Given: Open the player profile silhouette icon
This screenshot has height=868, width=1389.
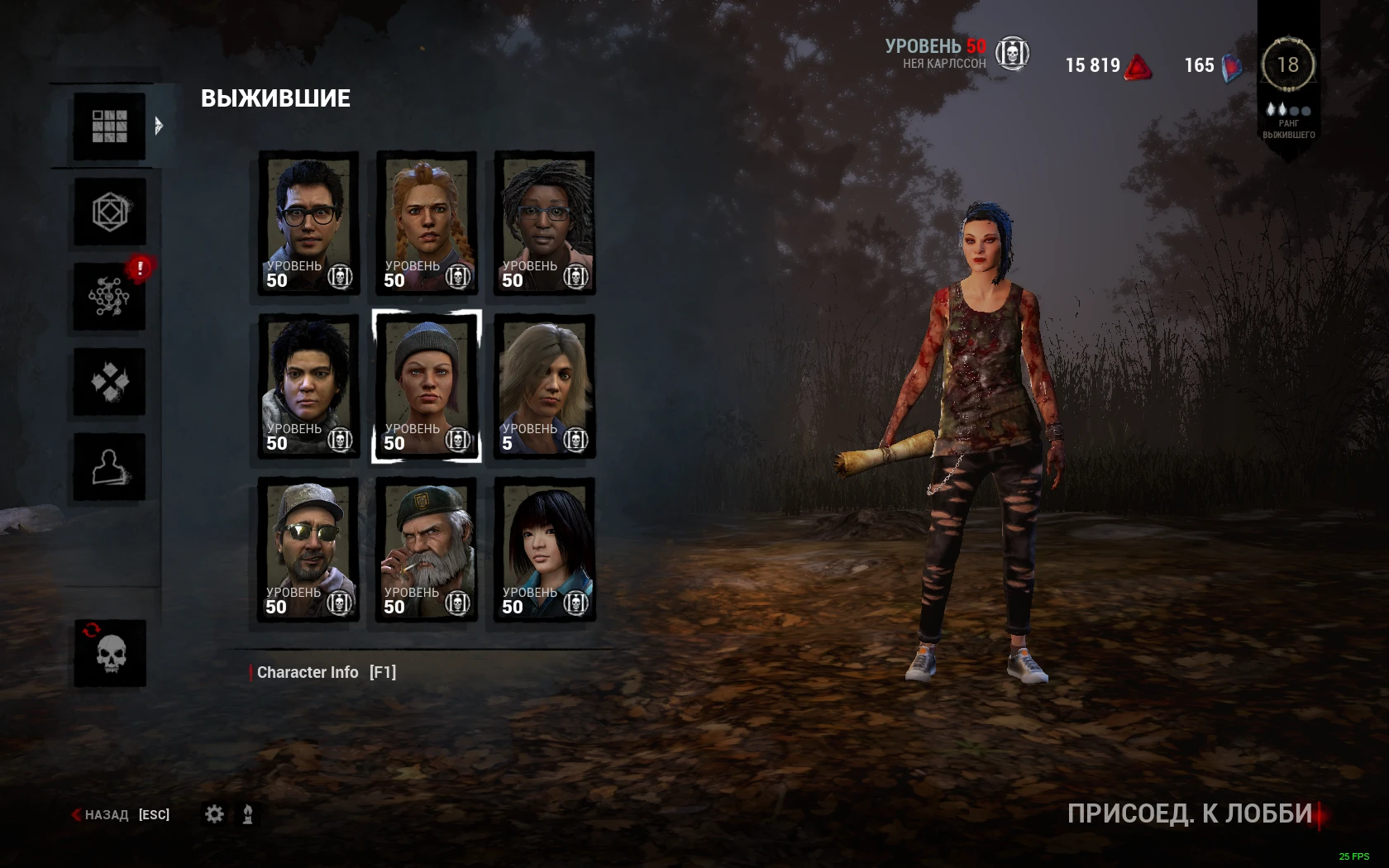Looking at the screenshot, I should click(x=108, y=465).
